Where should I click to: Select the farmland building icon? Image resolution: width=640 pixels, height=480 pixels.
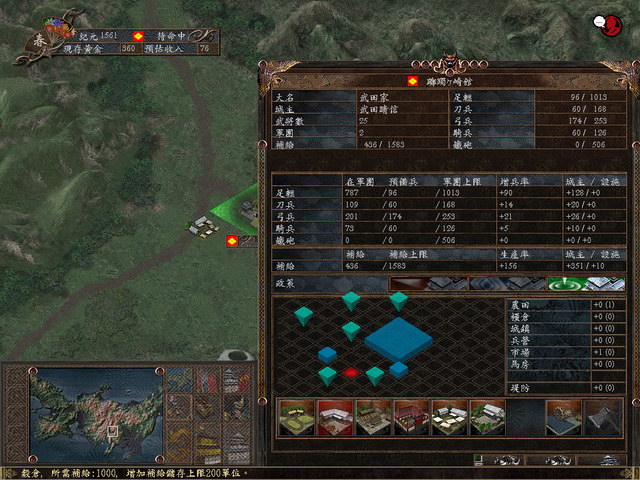295,417
